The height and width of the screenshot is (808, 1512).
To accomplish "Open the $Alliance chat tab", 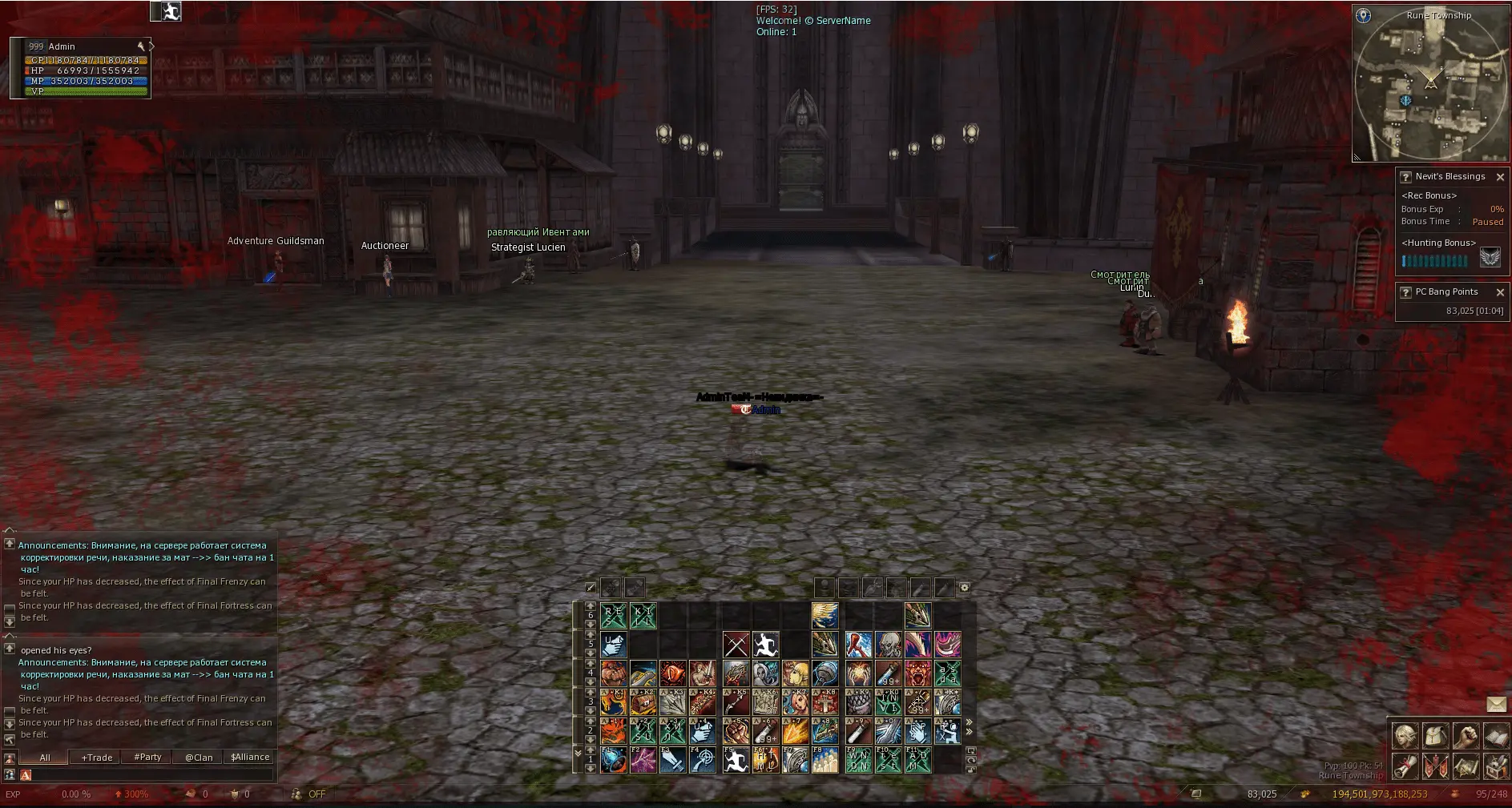I will click(250, 758).
